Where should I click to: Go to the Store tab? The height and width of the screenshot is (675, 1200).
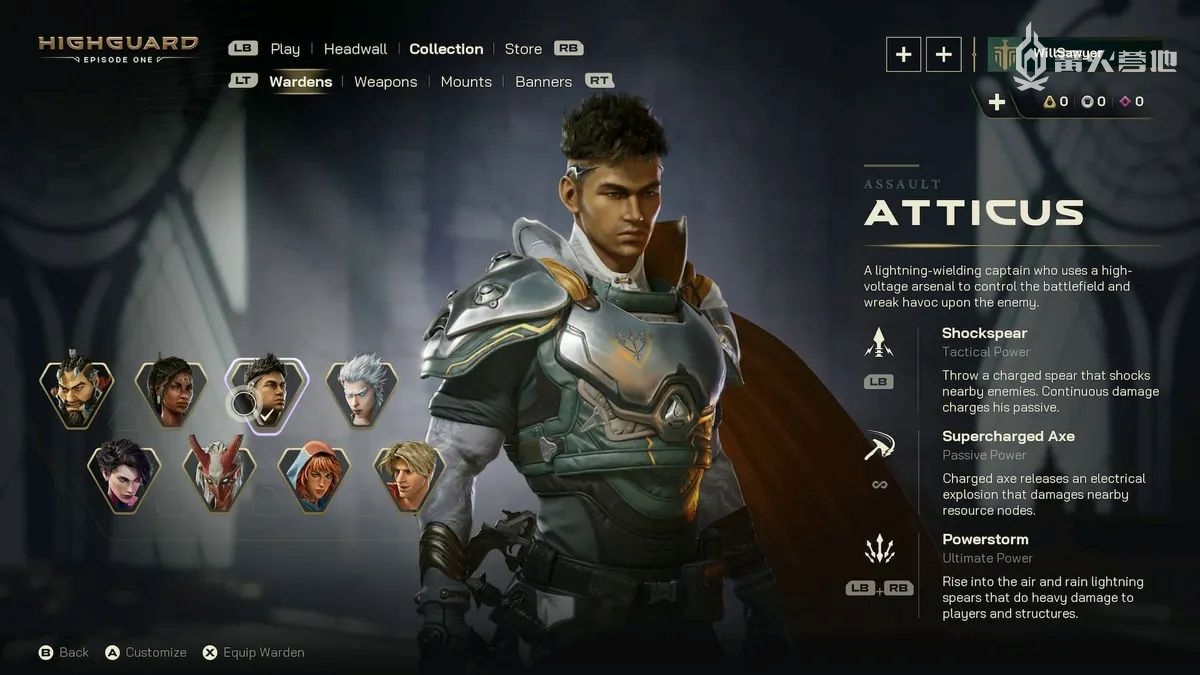pos(523,49)
